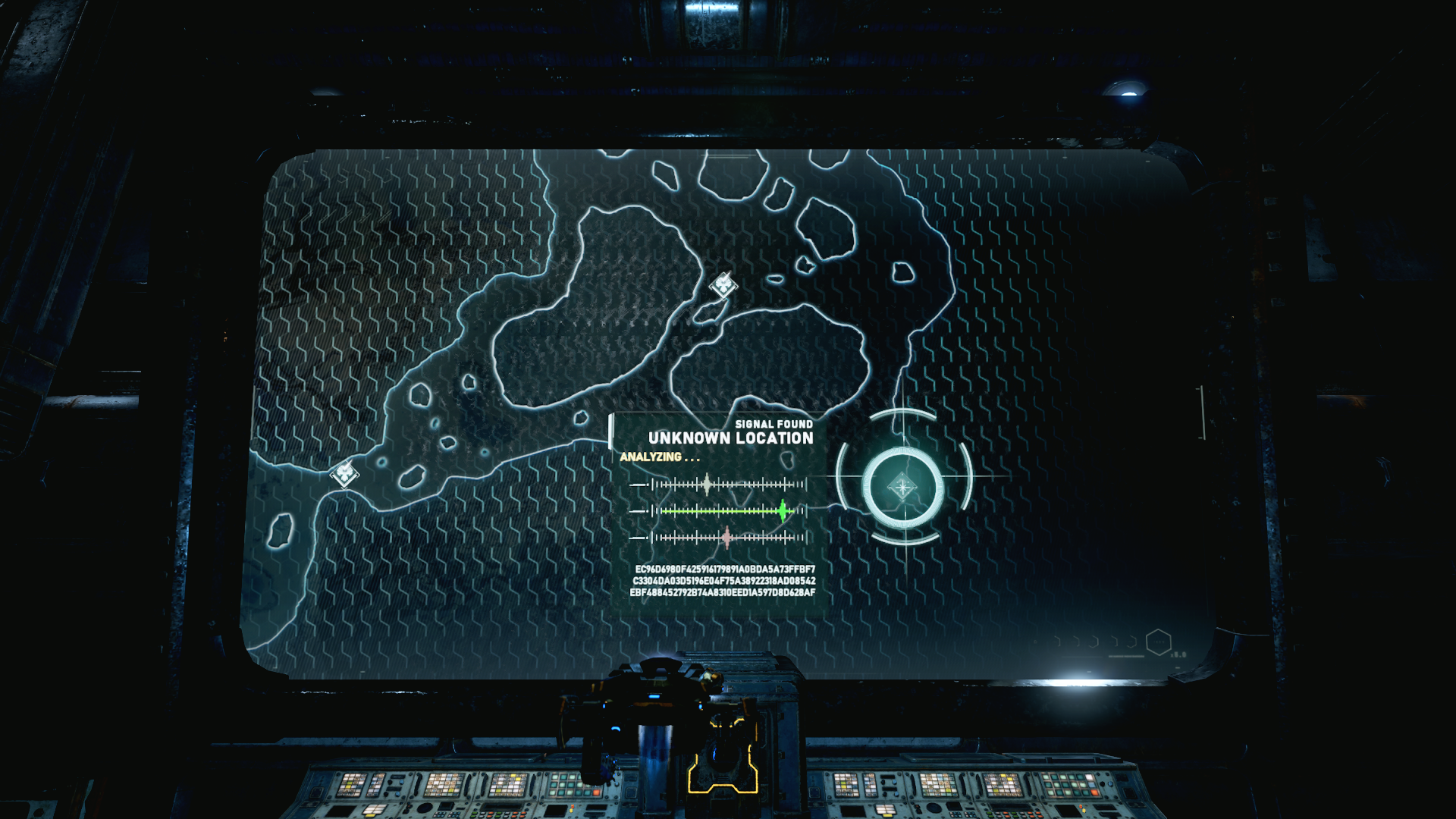The image size is (1456, 819).
Task: Click the ANALYZING... status text
Action: tap(659, 457)
